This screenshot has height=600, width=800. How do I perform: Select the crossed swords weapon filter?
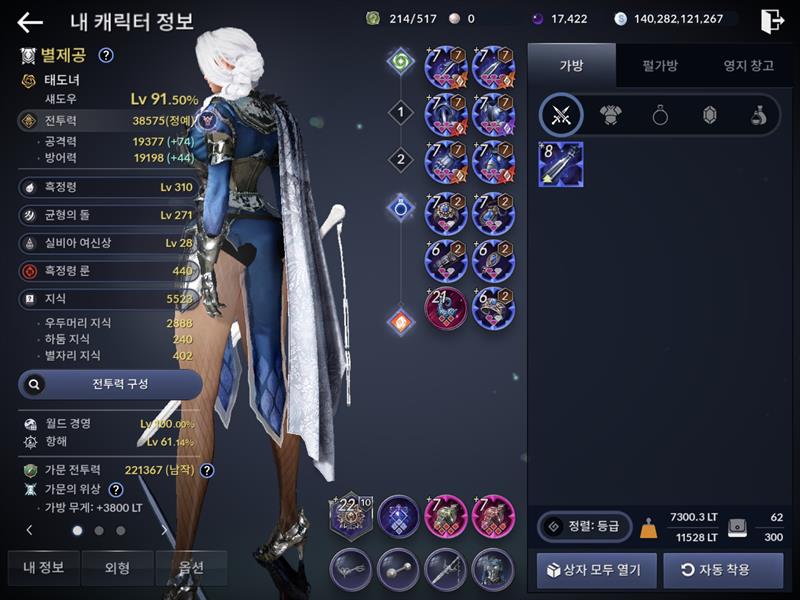point(561,116)
